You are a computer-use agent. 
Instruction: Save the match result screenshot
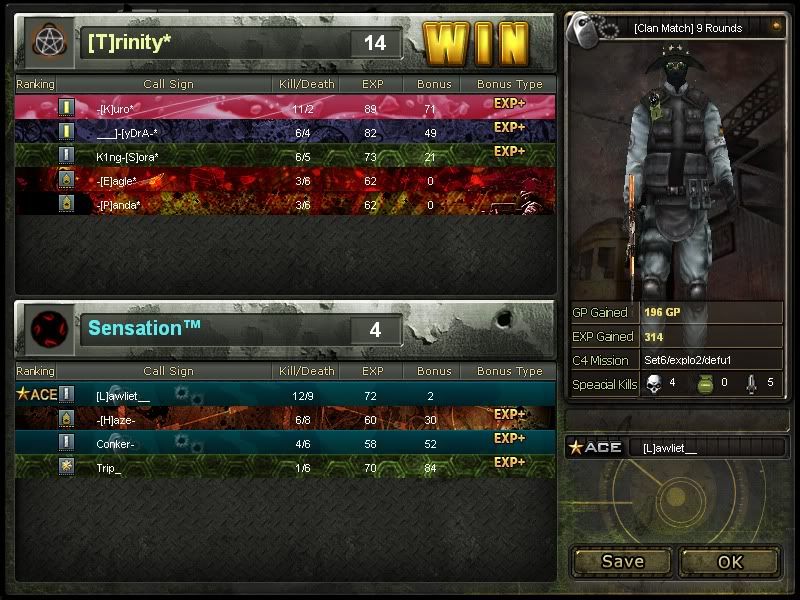622,561
